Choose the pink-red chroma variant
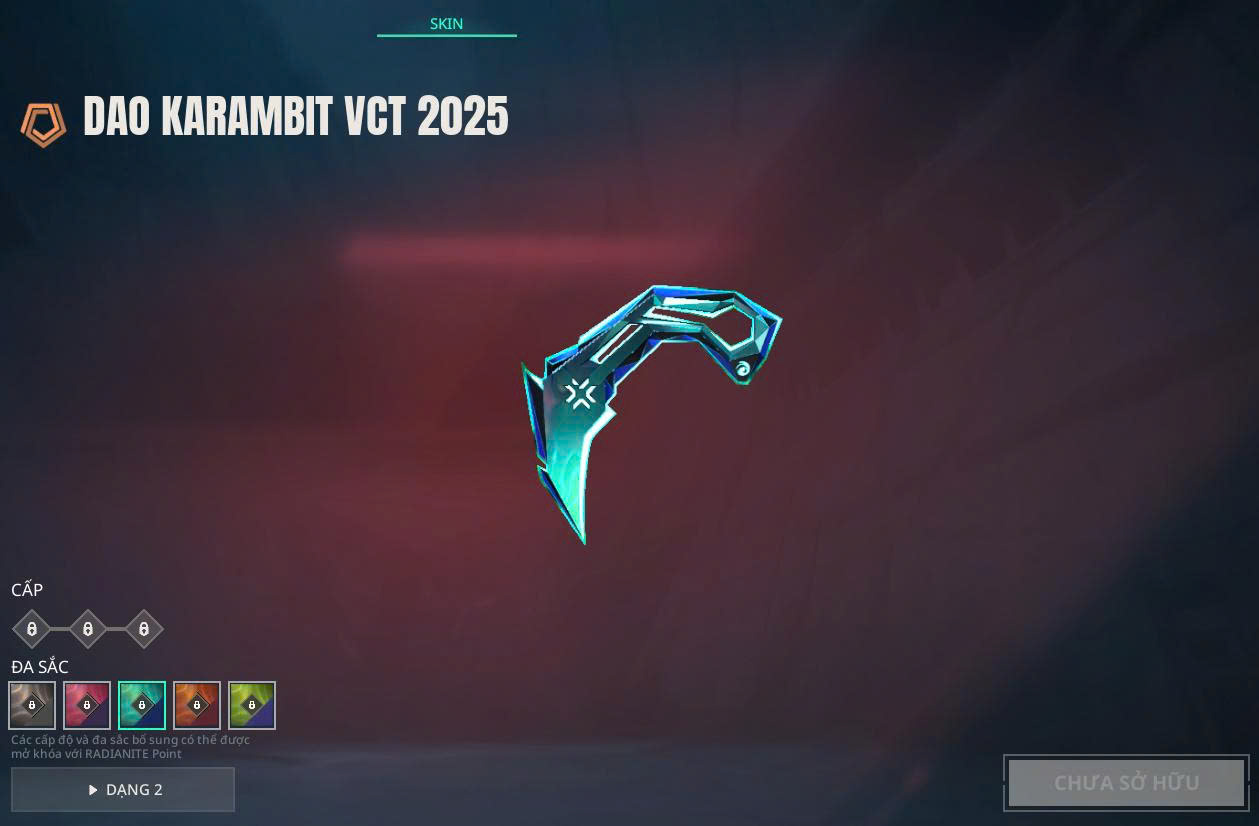This screenshot has width=1259, height=826. pyautogui.click(x=87, y=705)
